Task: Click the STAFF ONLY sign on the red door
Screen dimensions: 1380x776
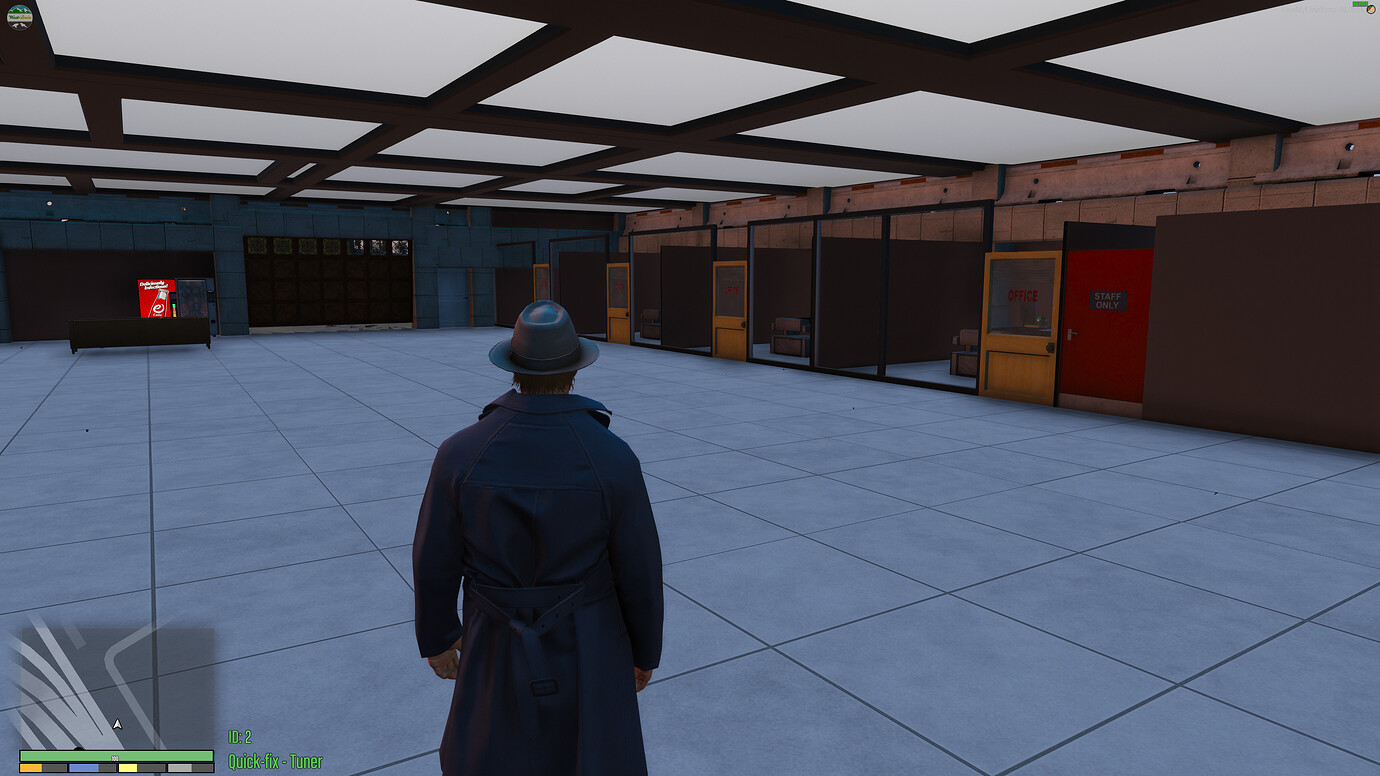Action: [1107, 300]
